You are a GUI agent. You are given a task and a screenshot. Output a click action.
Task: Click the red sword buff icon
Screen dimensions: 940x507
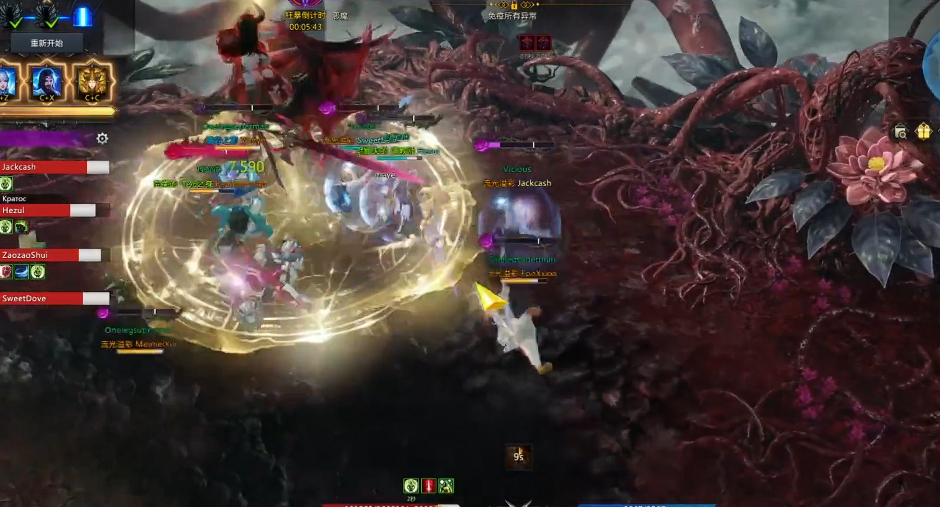click(x=428, y=485)
